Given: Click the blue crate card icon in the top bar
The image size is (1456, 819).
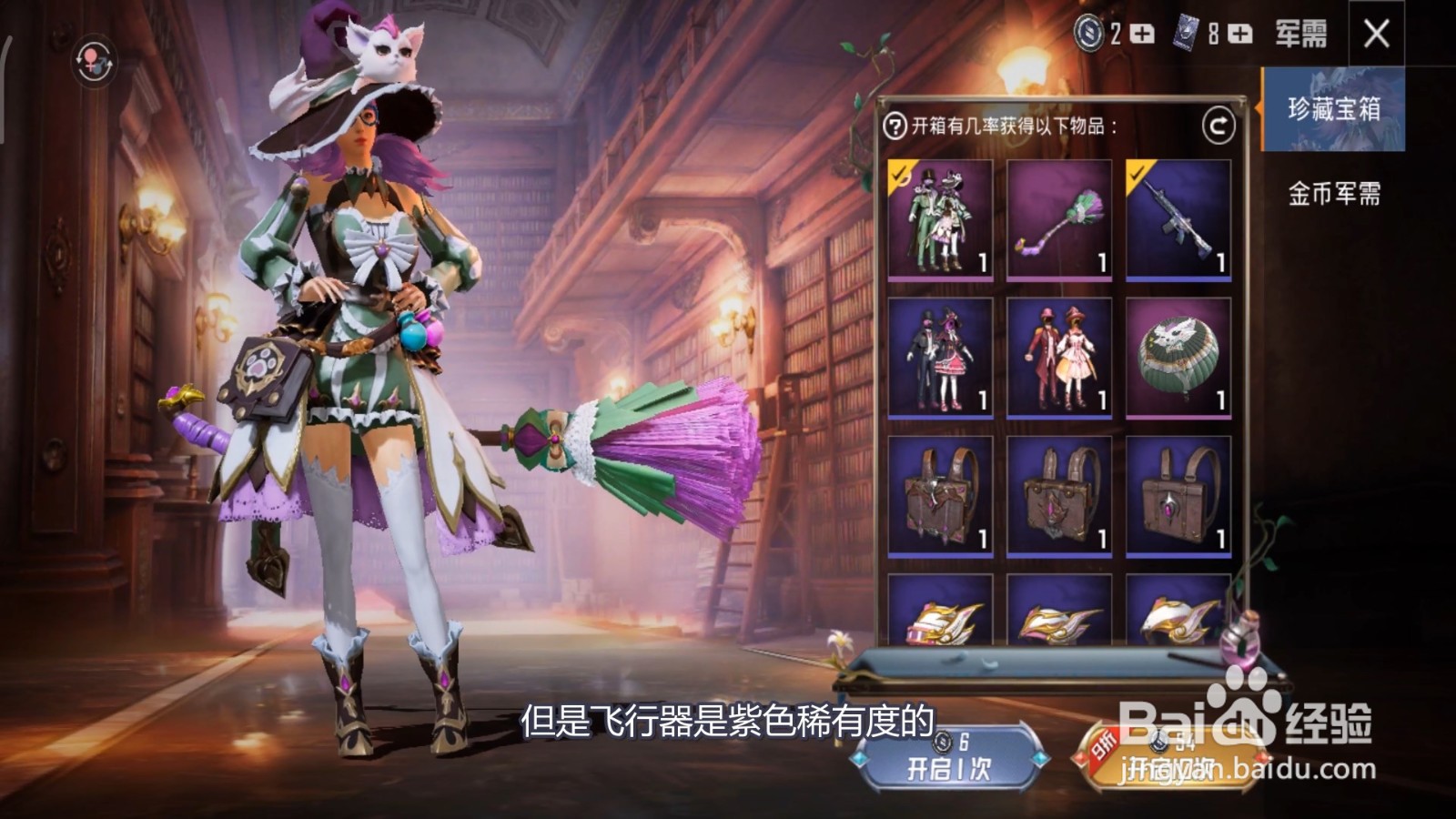Looking at the screenshot, I should tap(1184, 35).
